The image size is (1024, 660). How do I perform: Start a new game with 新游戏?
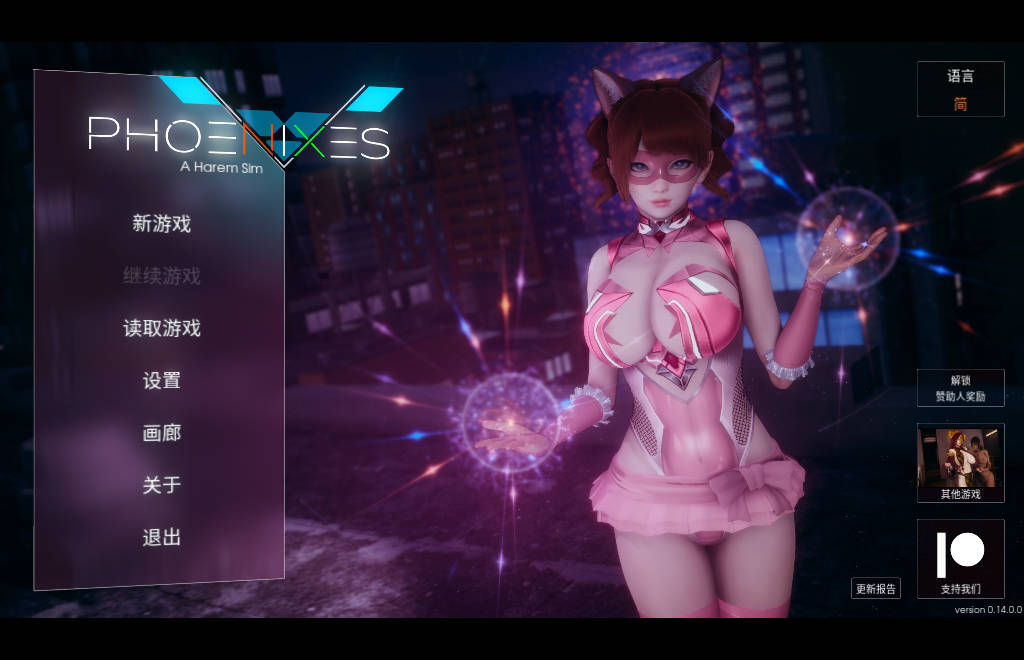[x=161, y=224]
